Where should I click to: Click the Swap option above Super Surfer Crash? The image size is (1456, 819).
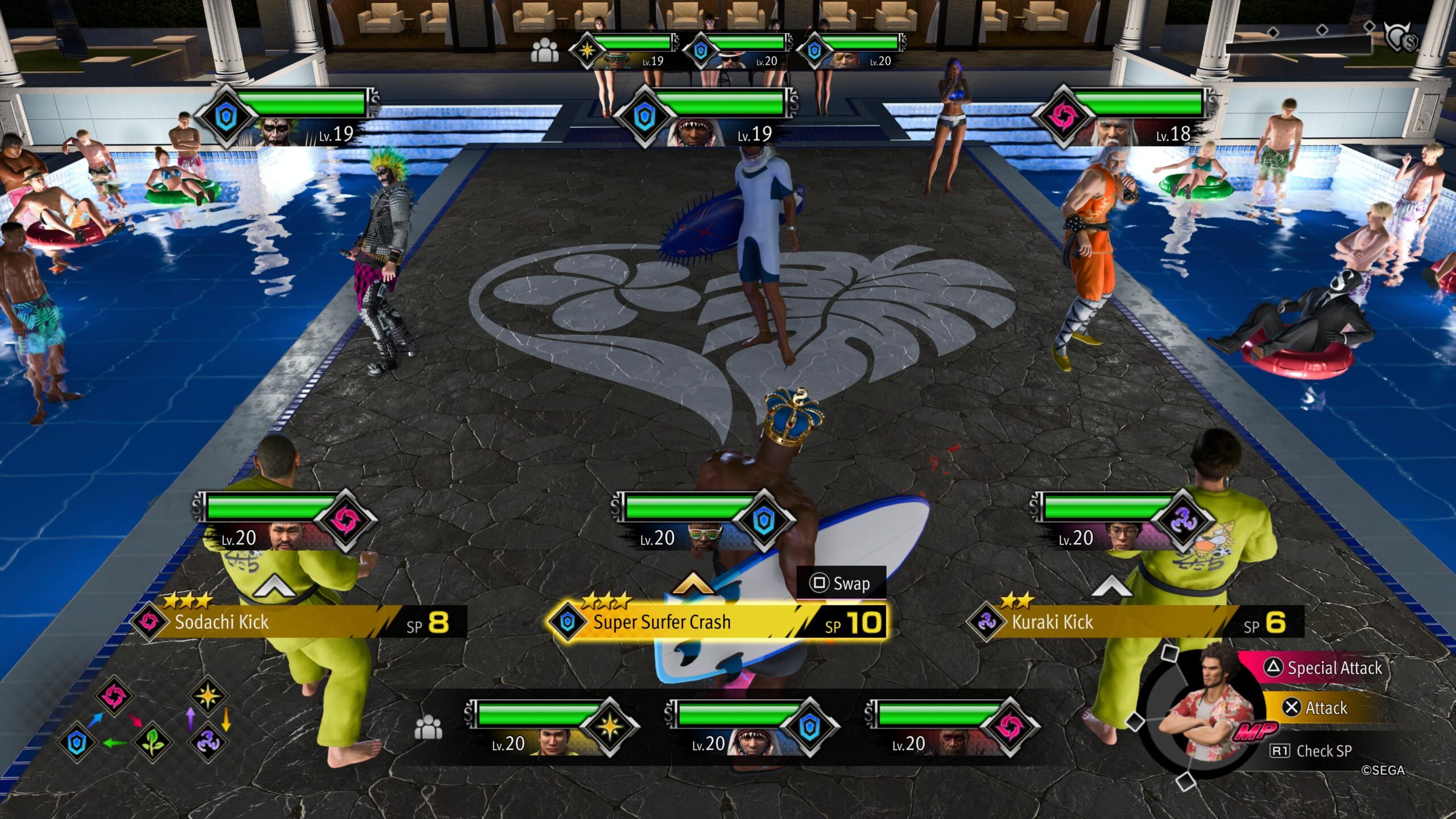[x=842, y=584]
